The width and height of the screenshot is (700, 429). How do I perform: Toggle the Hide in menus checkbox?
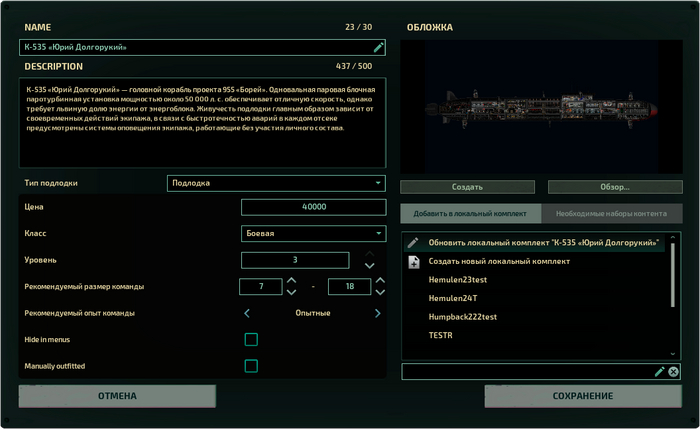pos(251,340)
